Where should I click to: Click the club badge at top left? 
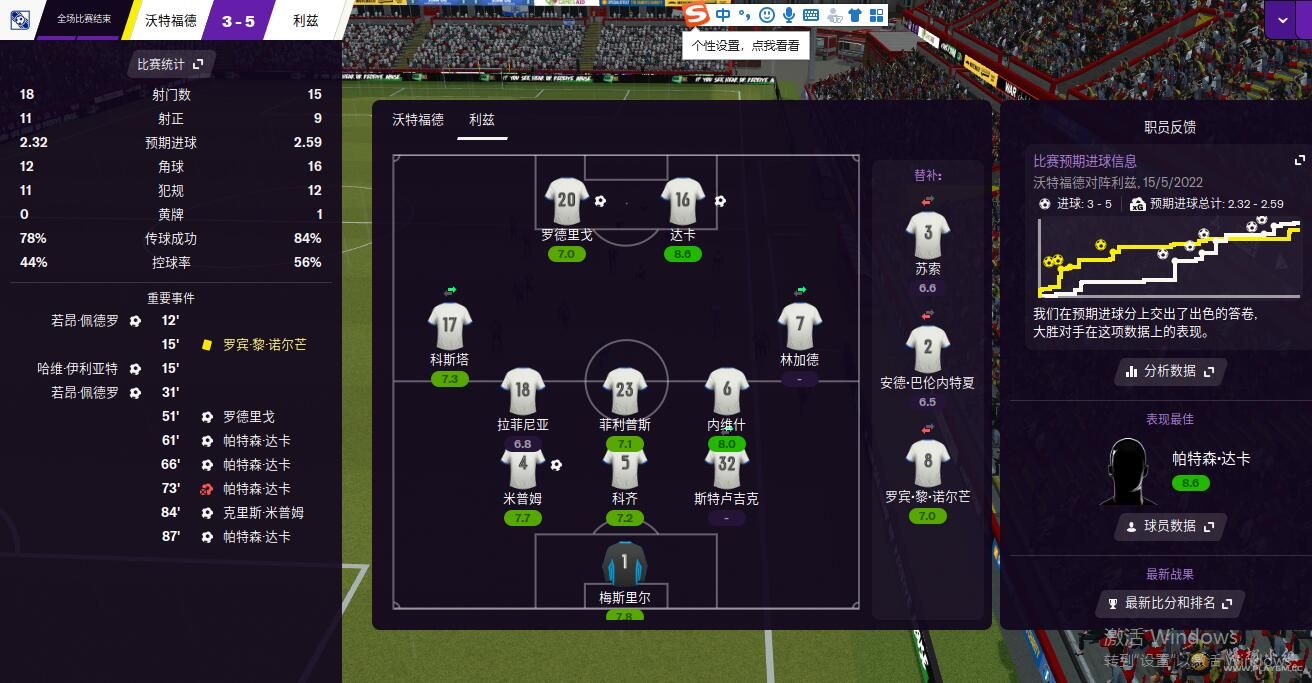pos(19,19)
